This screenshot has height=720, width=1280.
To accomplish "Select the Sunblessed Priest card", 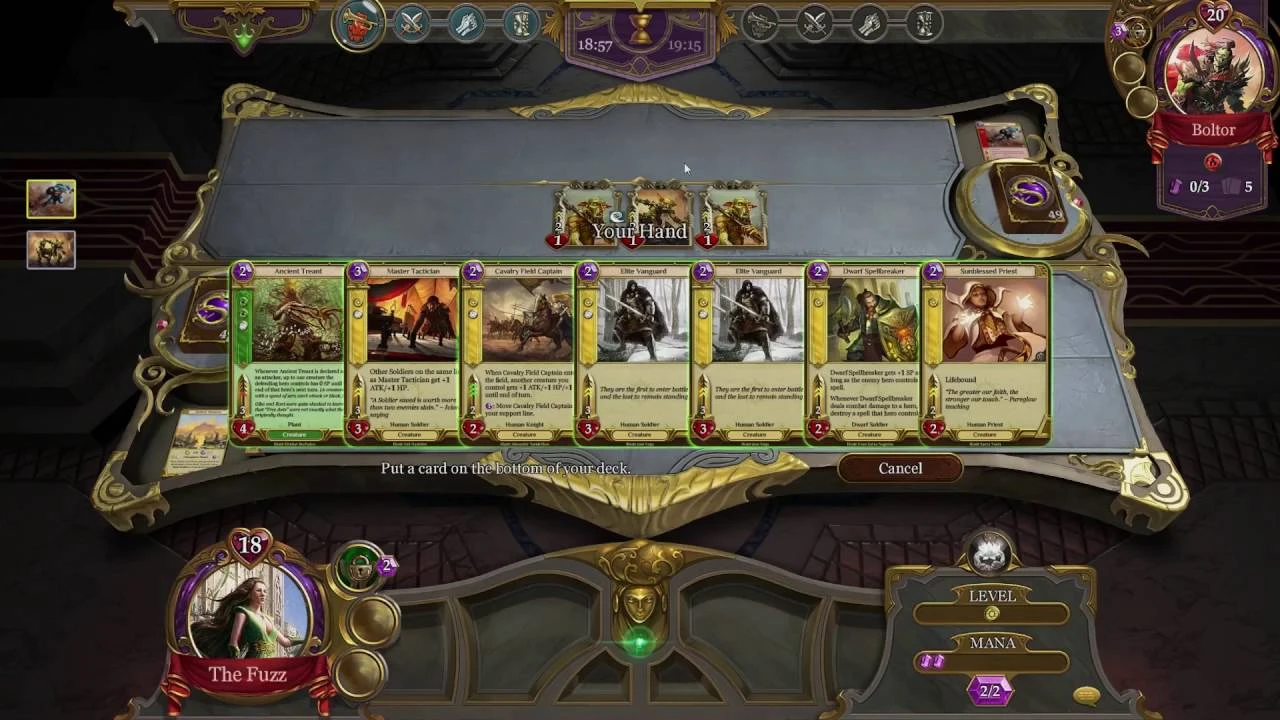I will [x=985, y=352].
